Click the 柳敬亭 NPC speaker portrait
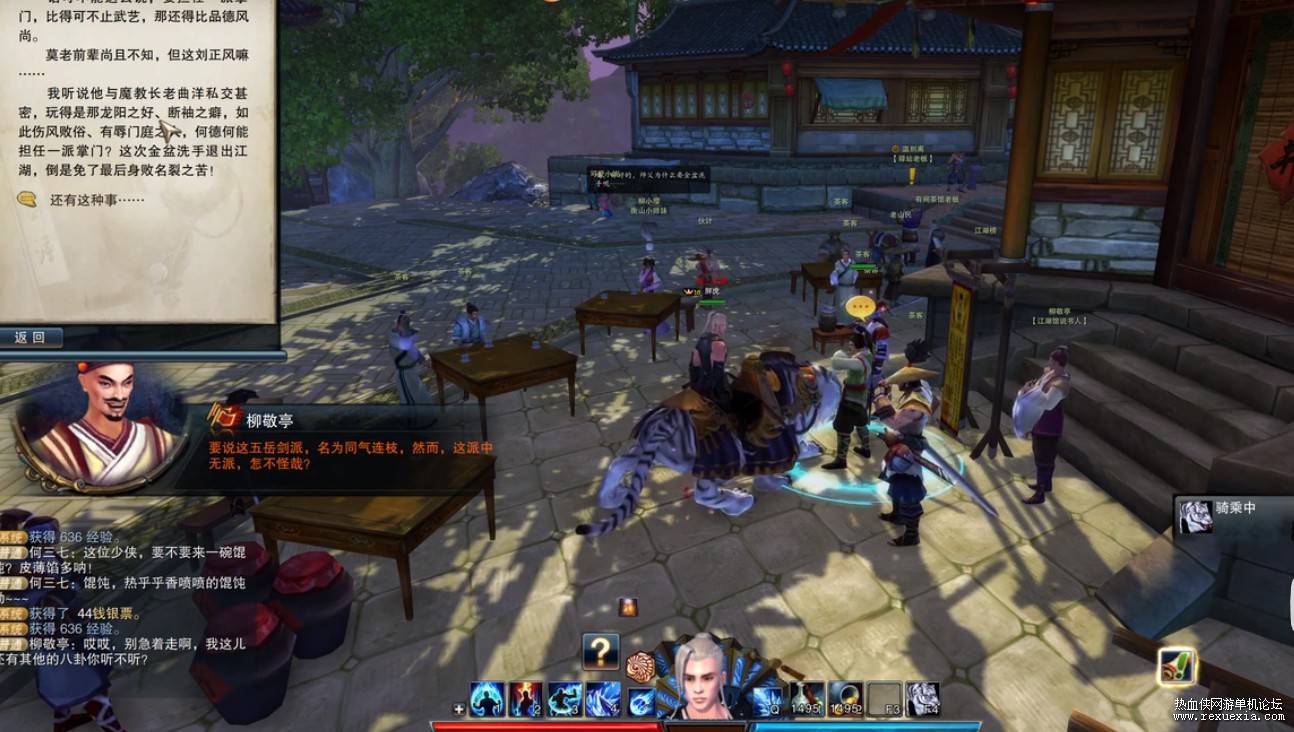This screenshot has height=732, width=1294. (x=100, y=425)
